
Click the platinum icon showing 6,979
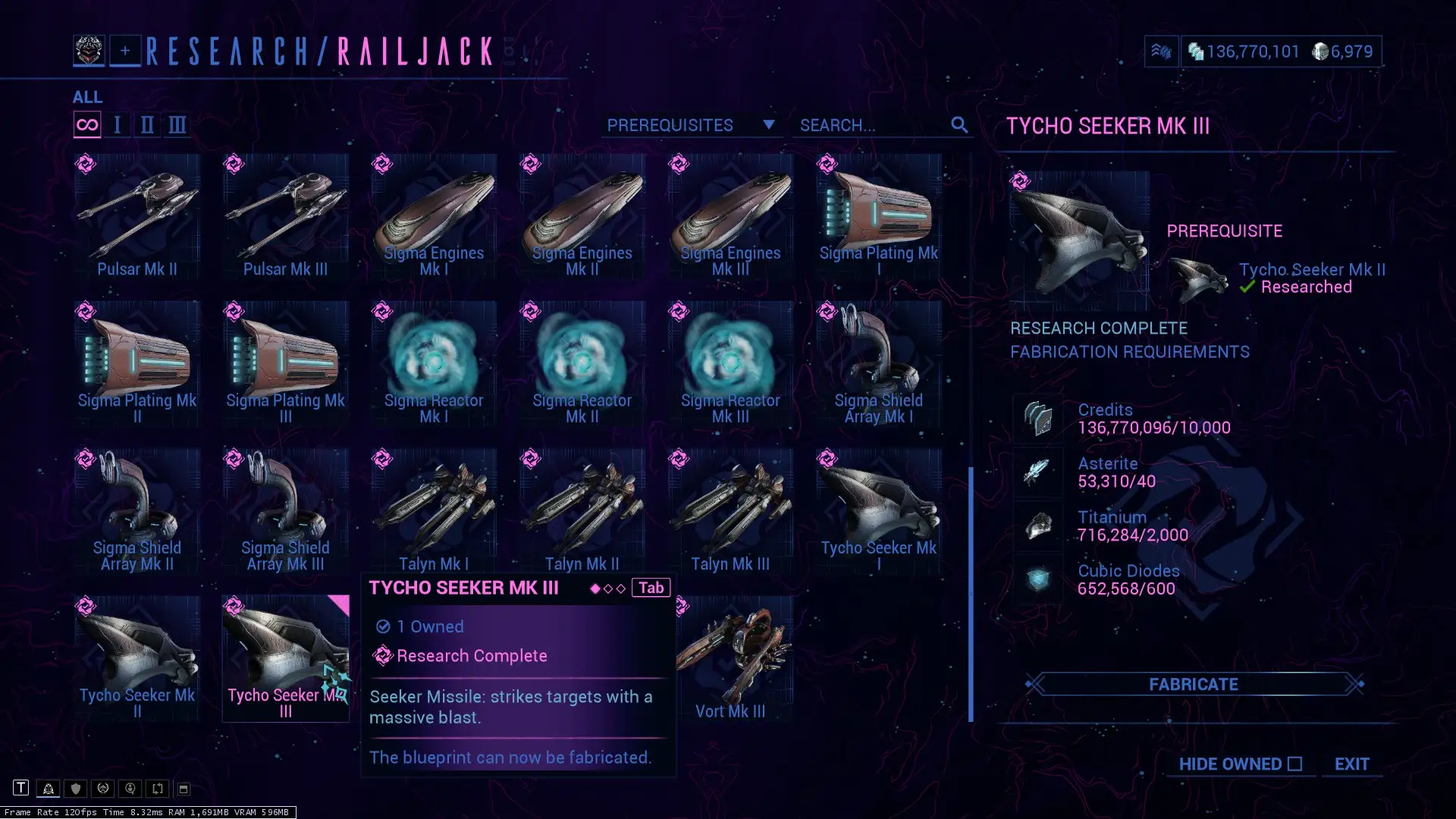click(x=1317, y=52)
